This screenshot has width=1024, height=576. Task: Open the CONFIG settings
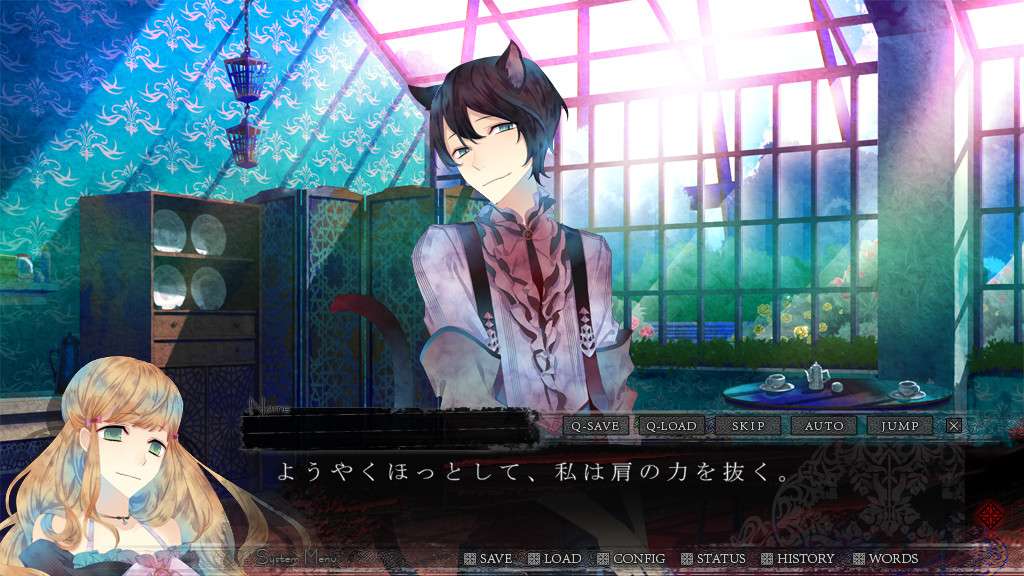[x=631, y=558]
